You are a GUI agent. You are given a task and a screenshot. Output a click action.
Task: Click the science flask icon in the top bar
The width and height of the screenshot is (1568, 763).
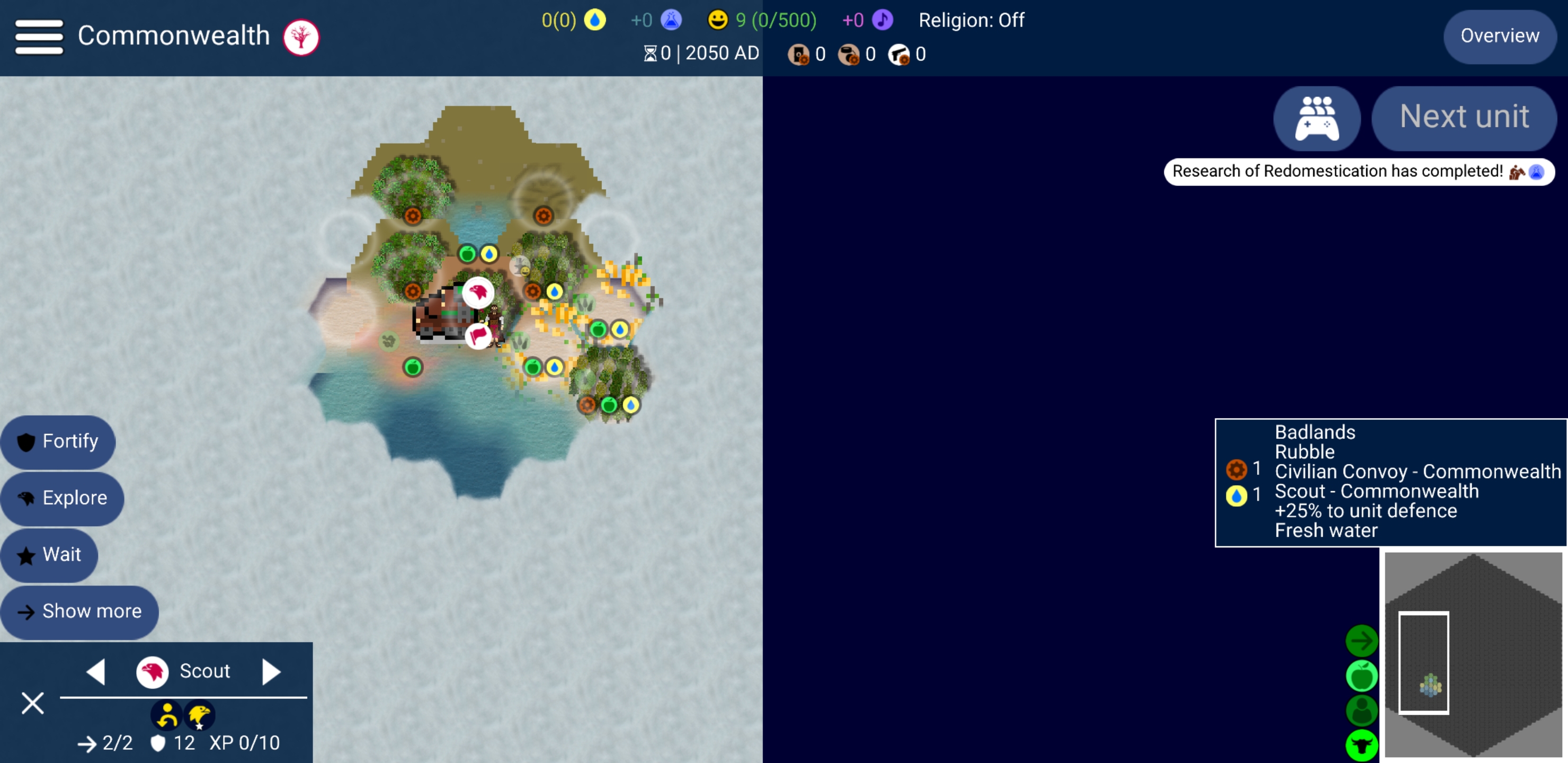pos(671,20)
